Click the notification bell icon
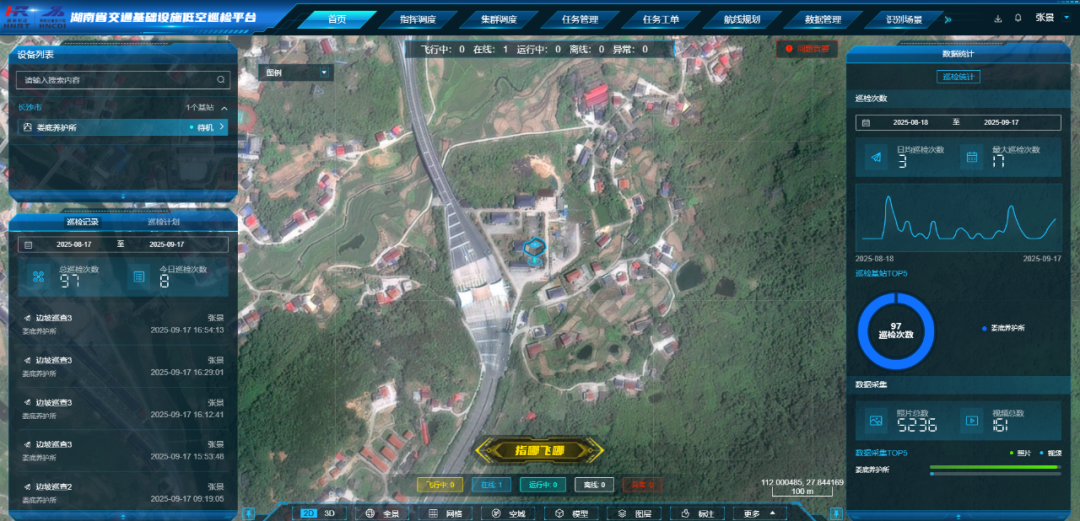Viewport: 1080px width, 521px height. click(x=1018, y=18)
